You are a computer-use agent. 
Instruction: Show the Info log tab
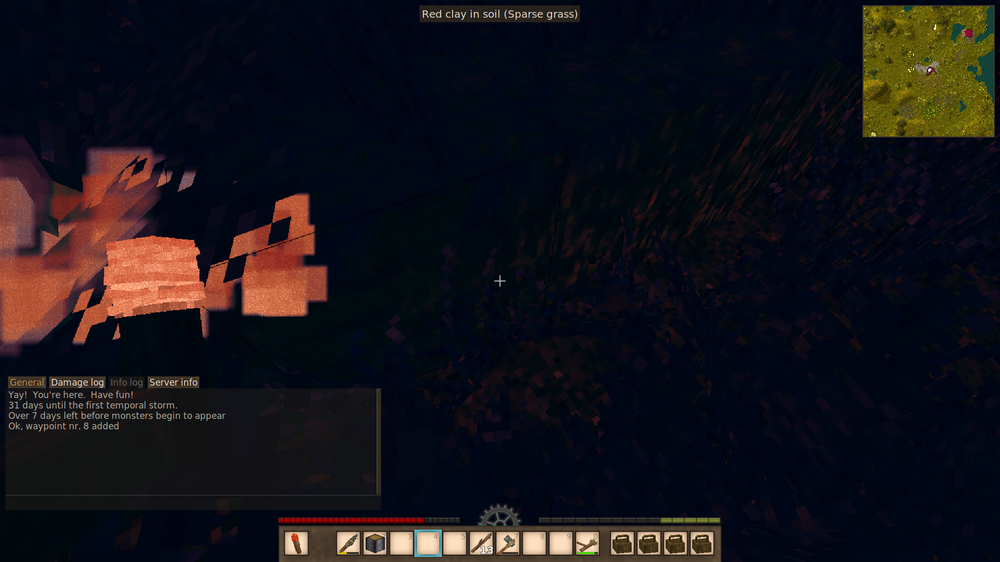click(126, 382)
